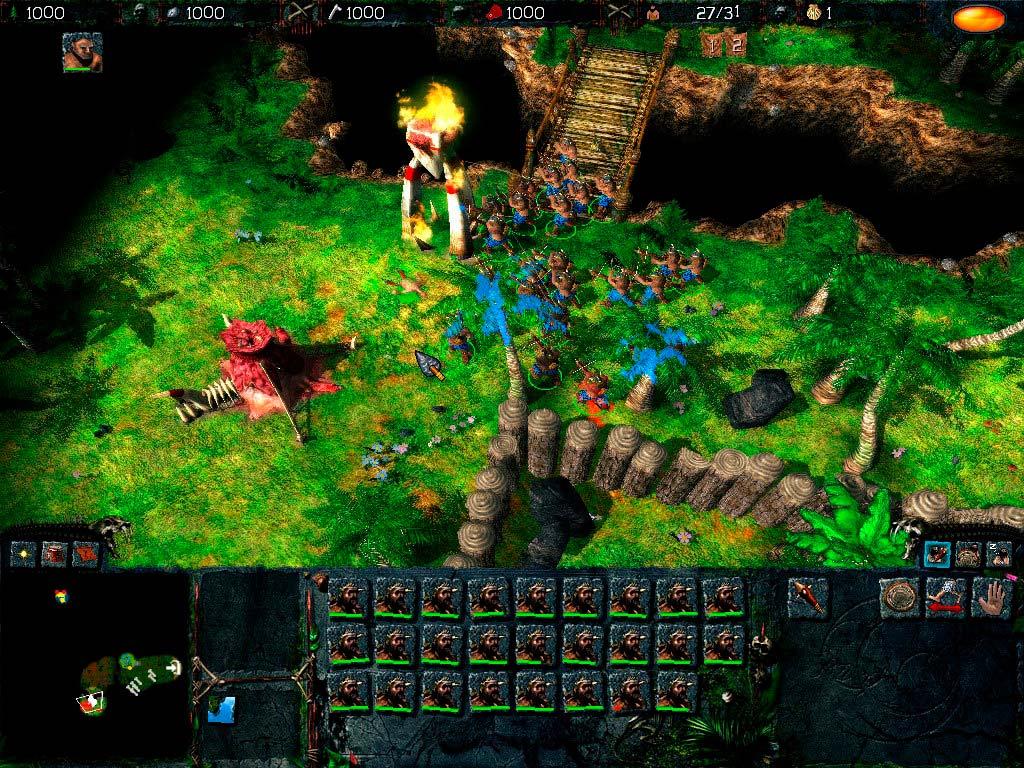Select the last warrior portrait in the bottom row
The image size is (1024, 768).
(677, 691)
